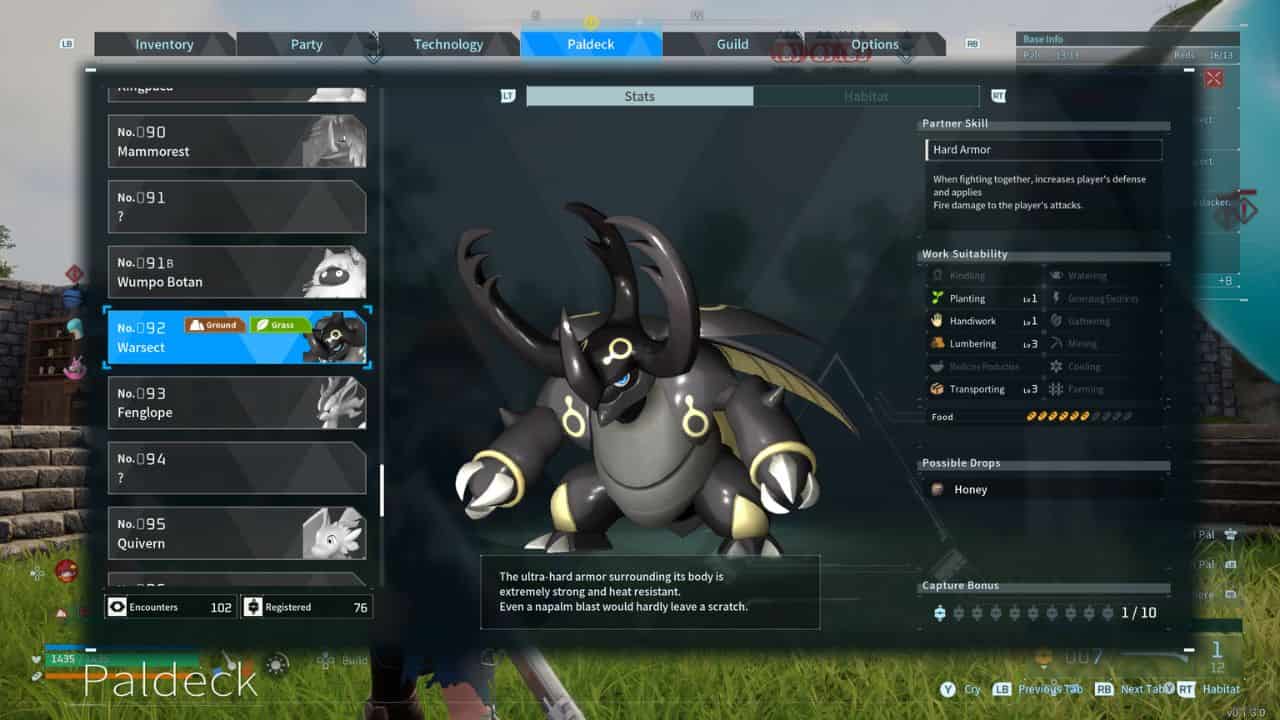The height and width of the screenshot is (720, 1280).
Task: Click the Transporting work suitability icon
Action: pos(939,389)
